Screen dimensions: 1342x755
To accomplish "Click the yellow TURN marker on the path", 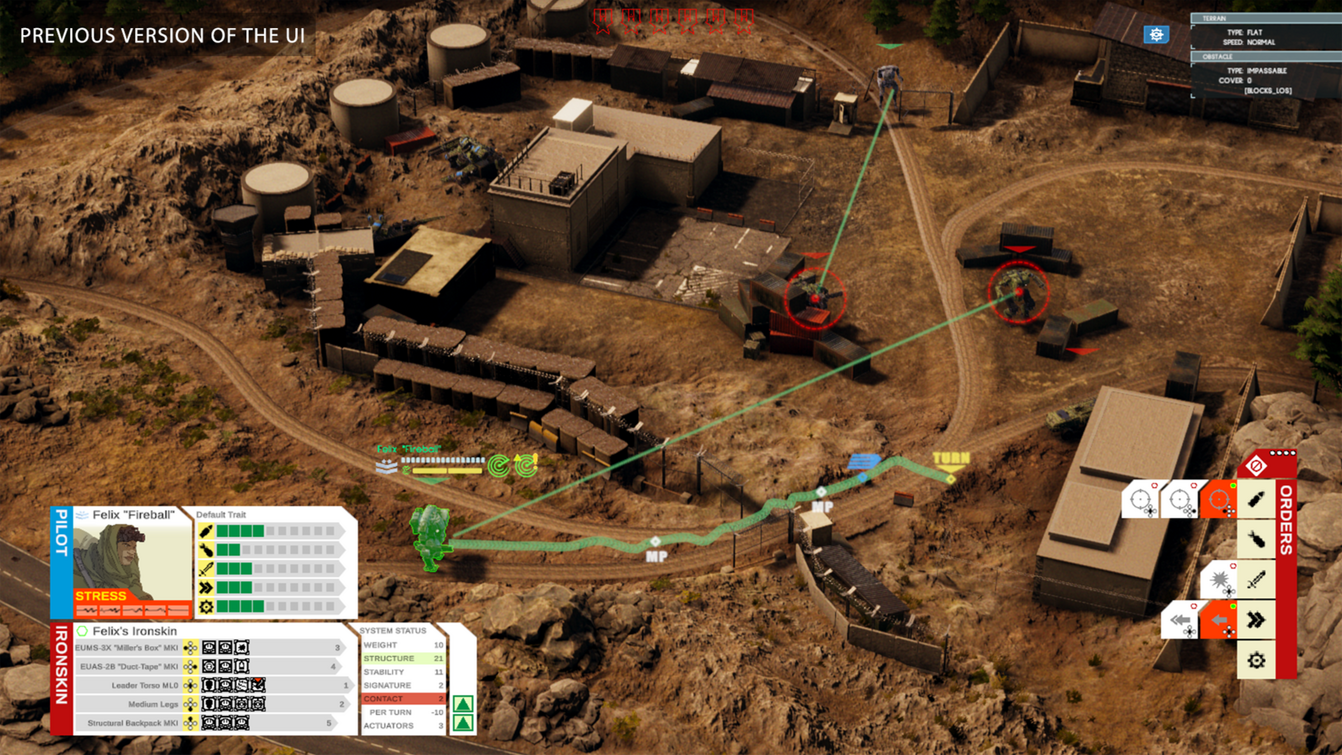I will click(950, 462).
